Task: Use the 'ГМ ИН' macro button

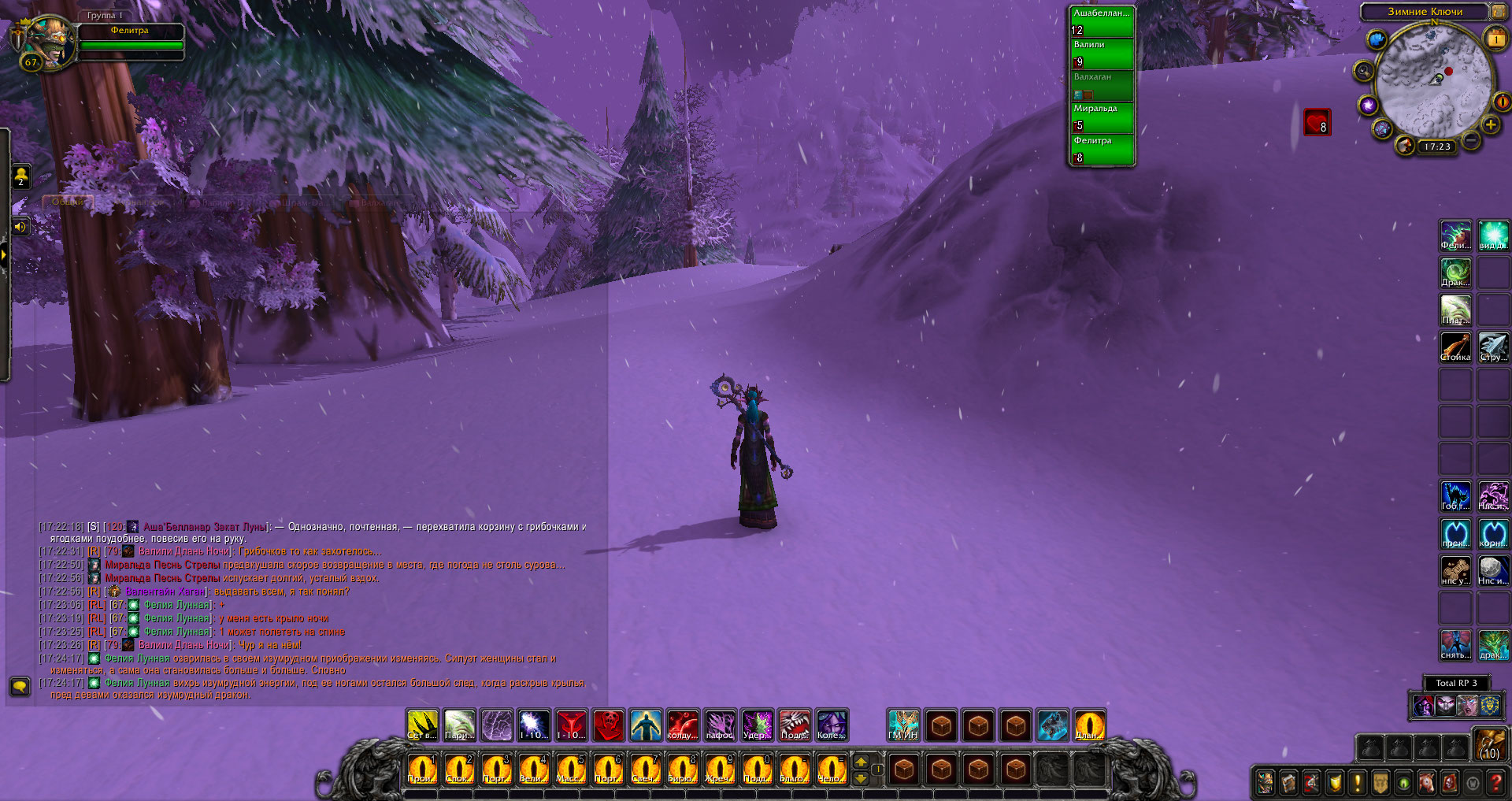Action: [903, 725]
